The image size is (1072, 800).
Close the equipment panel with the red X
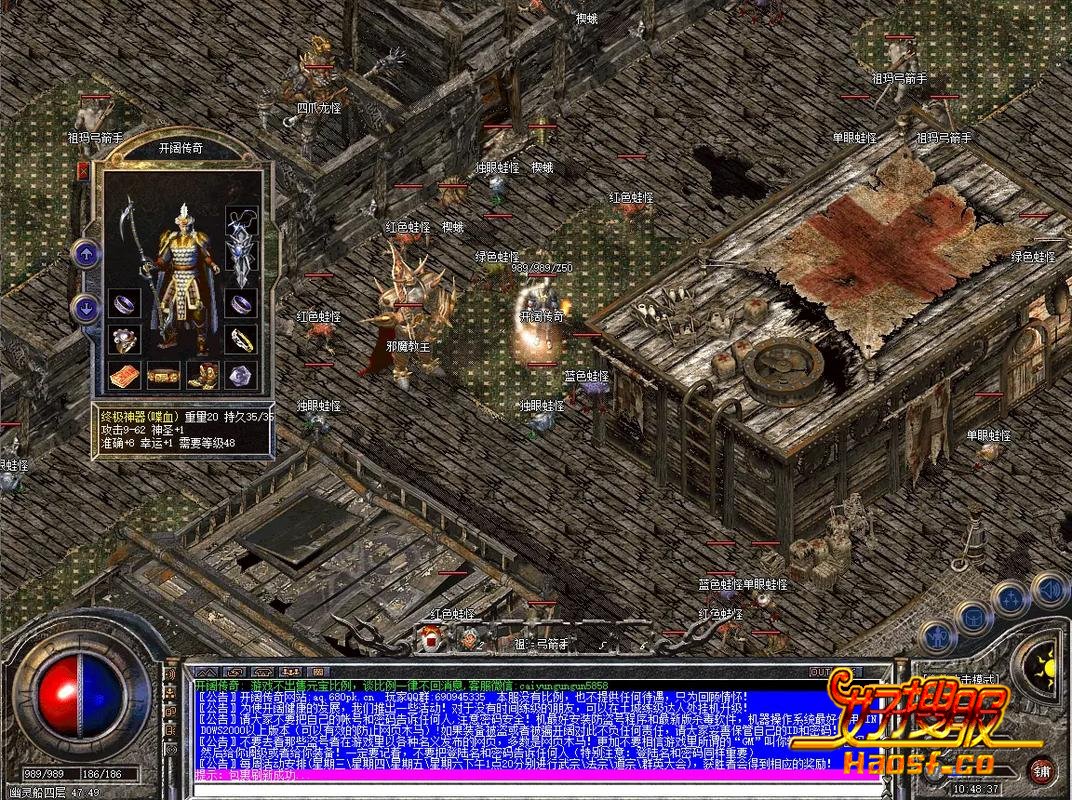click(x=82, y=171)
